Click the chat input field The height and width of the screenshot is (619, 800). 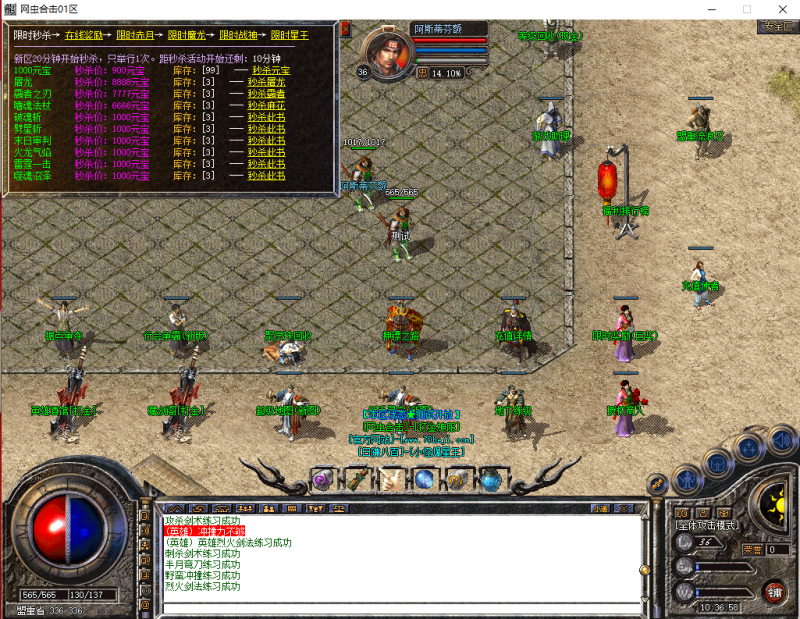pyautogui.click(x=400, y=606)
